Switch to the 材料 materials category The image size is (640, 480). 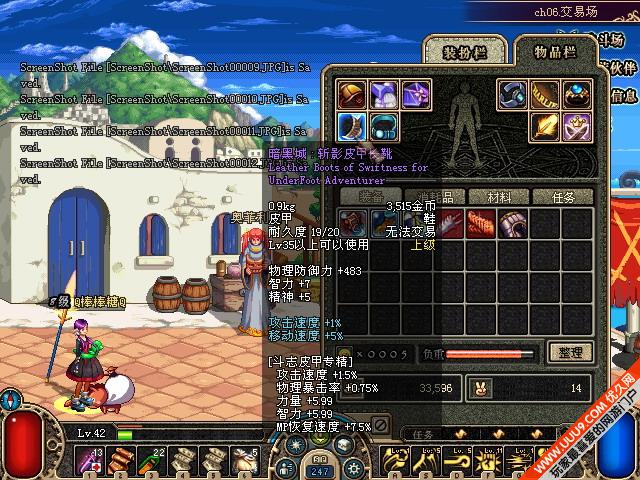pos(491,197)
